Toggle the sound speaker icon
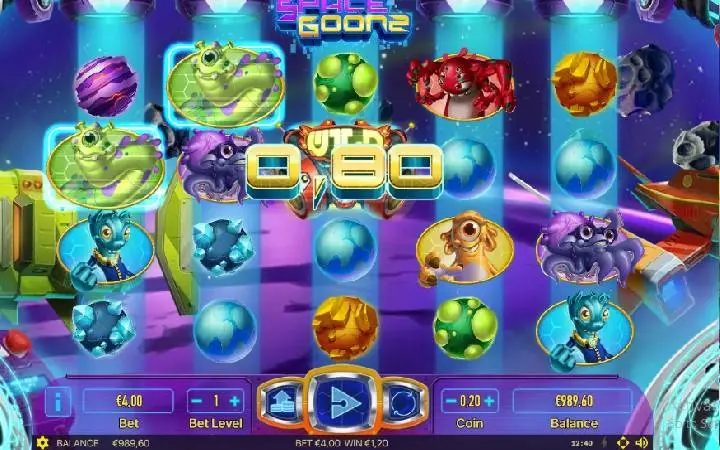This screenshot has width=720, height=450. pos(642,442)
